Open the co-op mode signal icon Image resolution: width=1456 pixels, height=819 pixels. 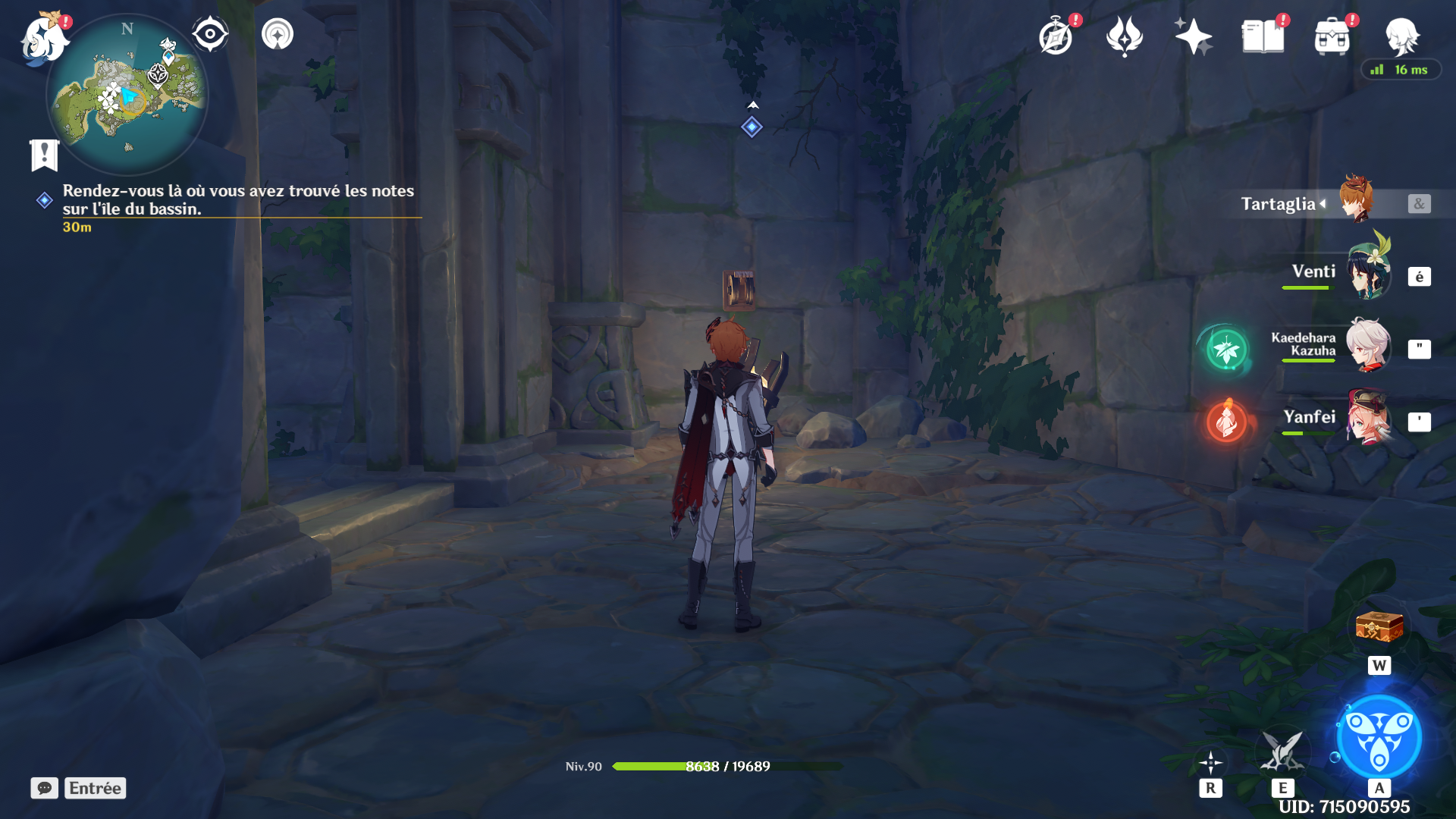(278, 34)
